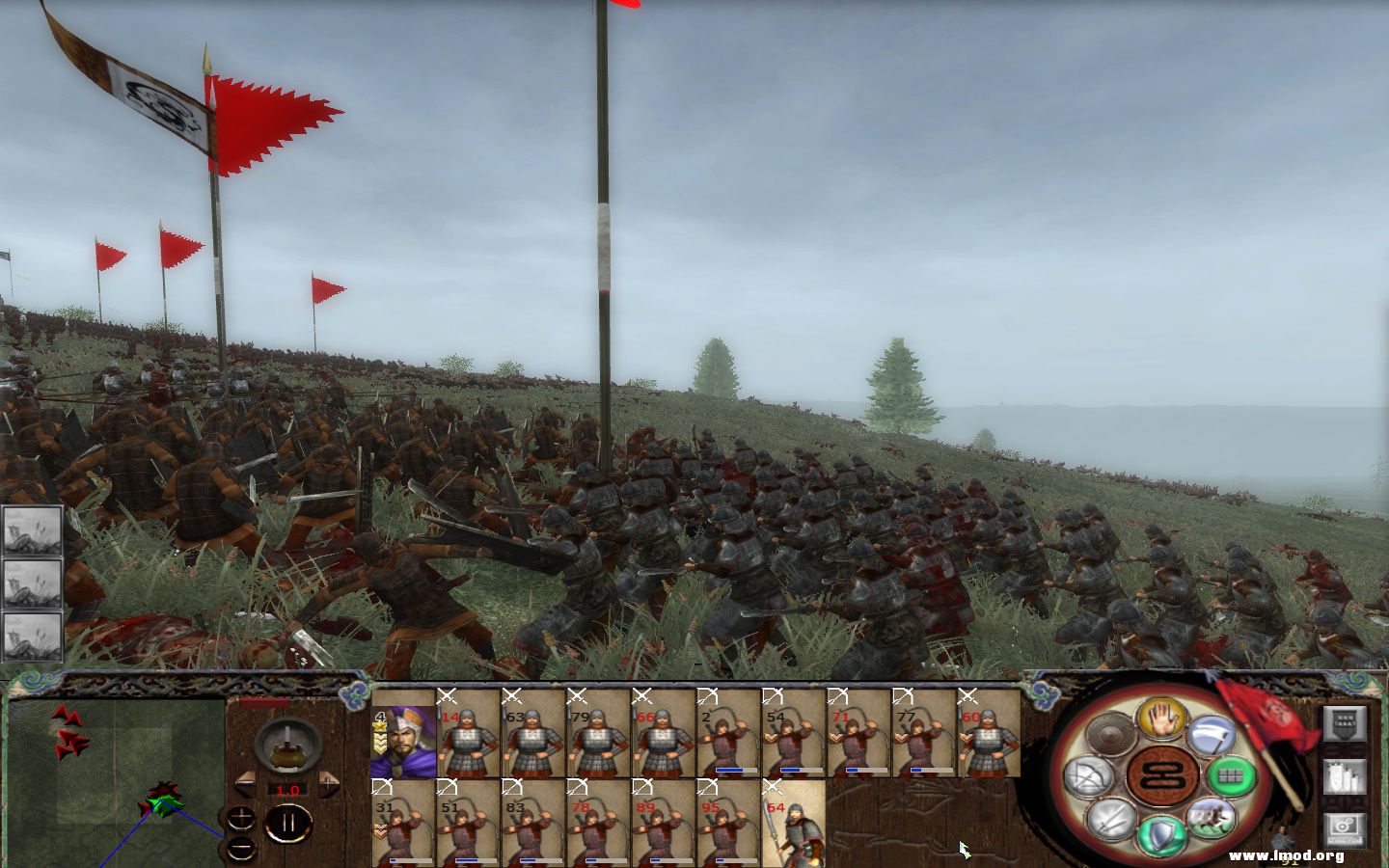This screenshot has height=868, width=1389.
Task: Select the halberd icon on the command wheel
Action: pos(1212,735)
